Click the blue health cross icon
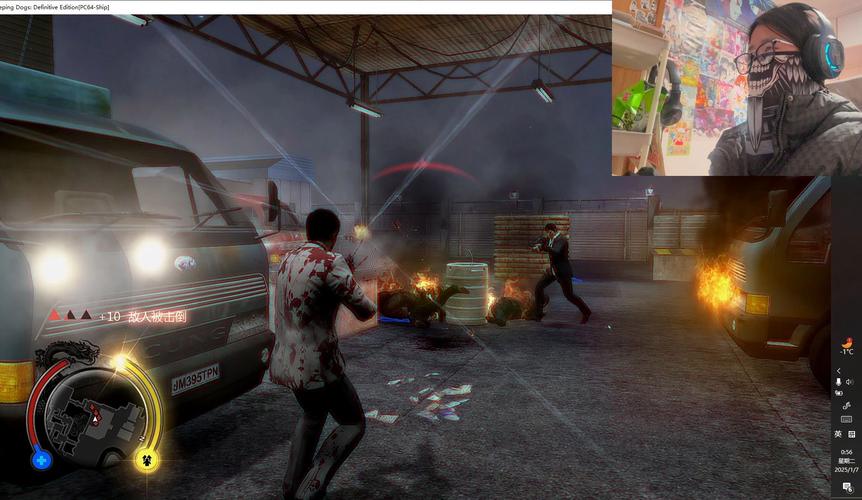Viewport: 862px width, 500px height. (41, 460)
